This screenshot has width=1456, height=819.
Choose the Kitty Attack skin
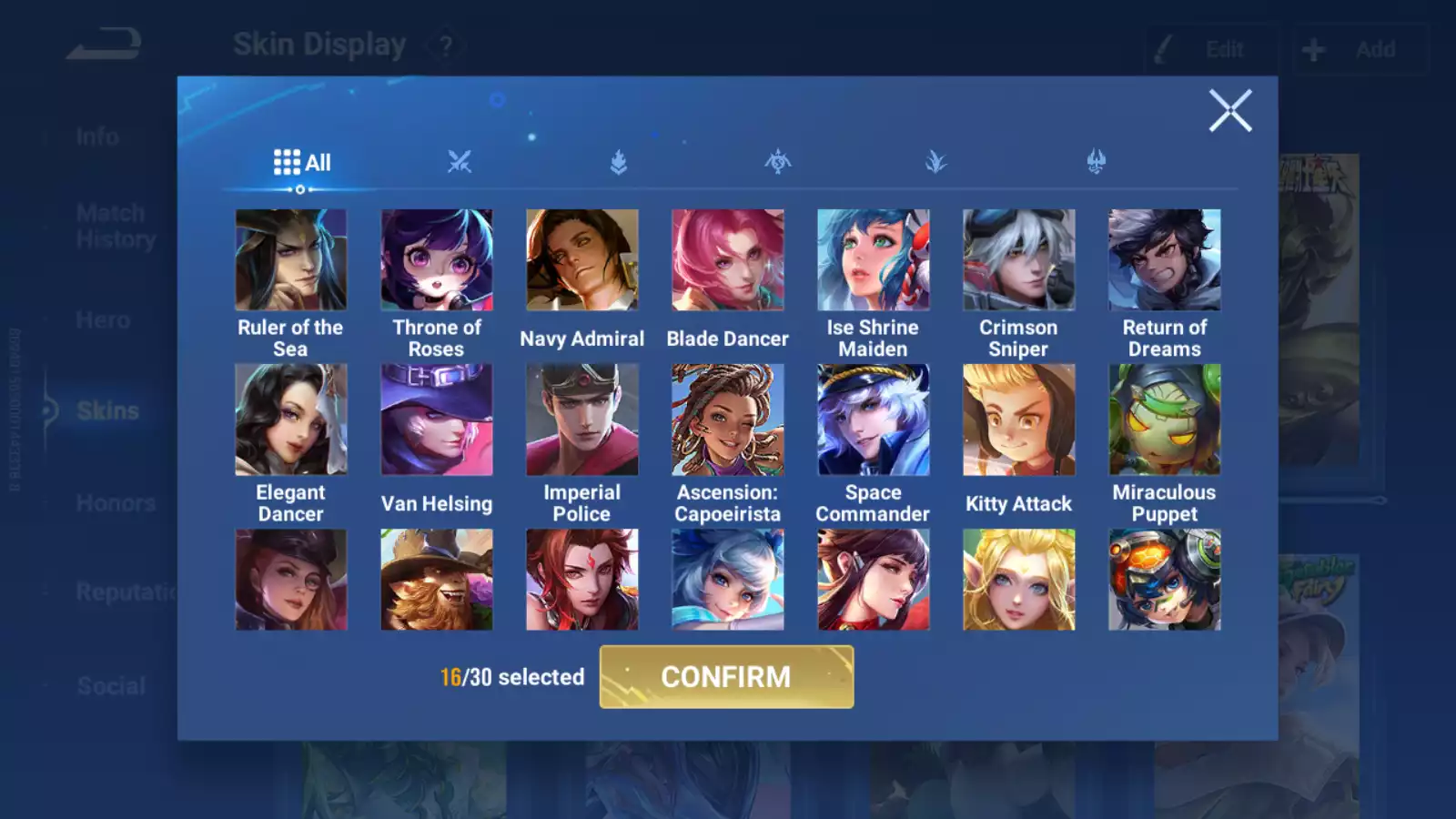click(1019, 420)
